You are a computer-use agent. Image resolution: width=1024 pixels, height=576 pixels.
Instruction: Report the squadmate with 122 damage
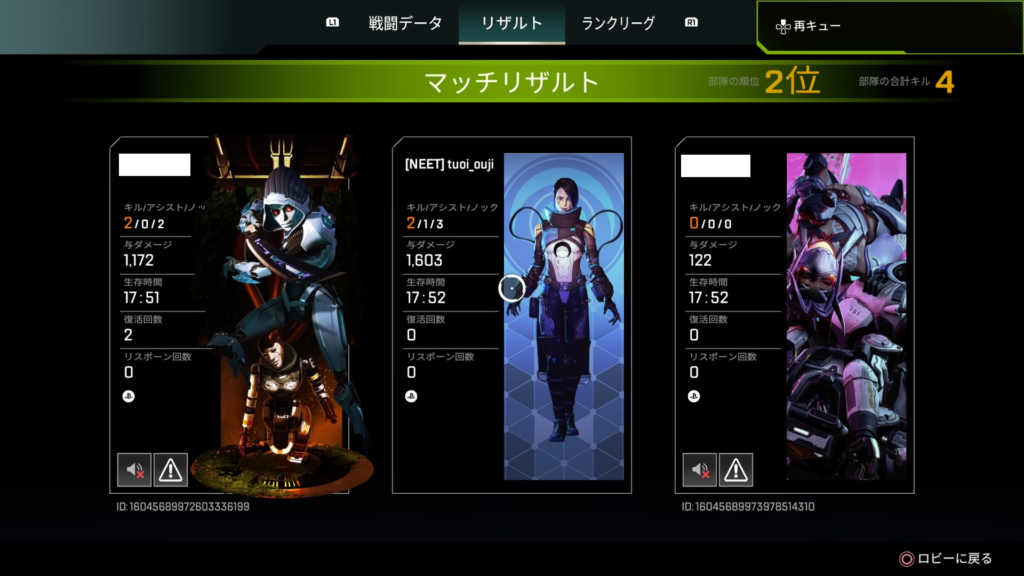736,468
